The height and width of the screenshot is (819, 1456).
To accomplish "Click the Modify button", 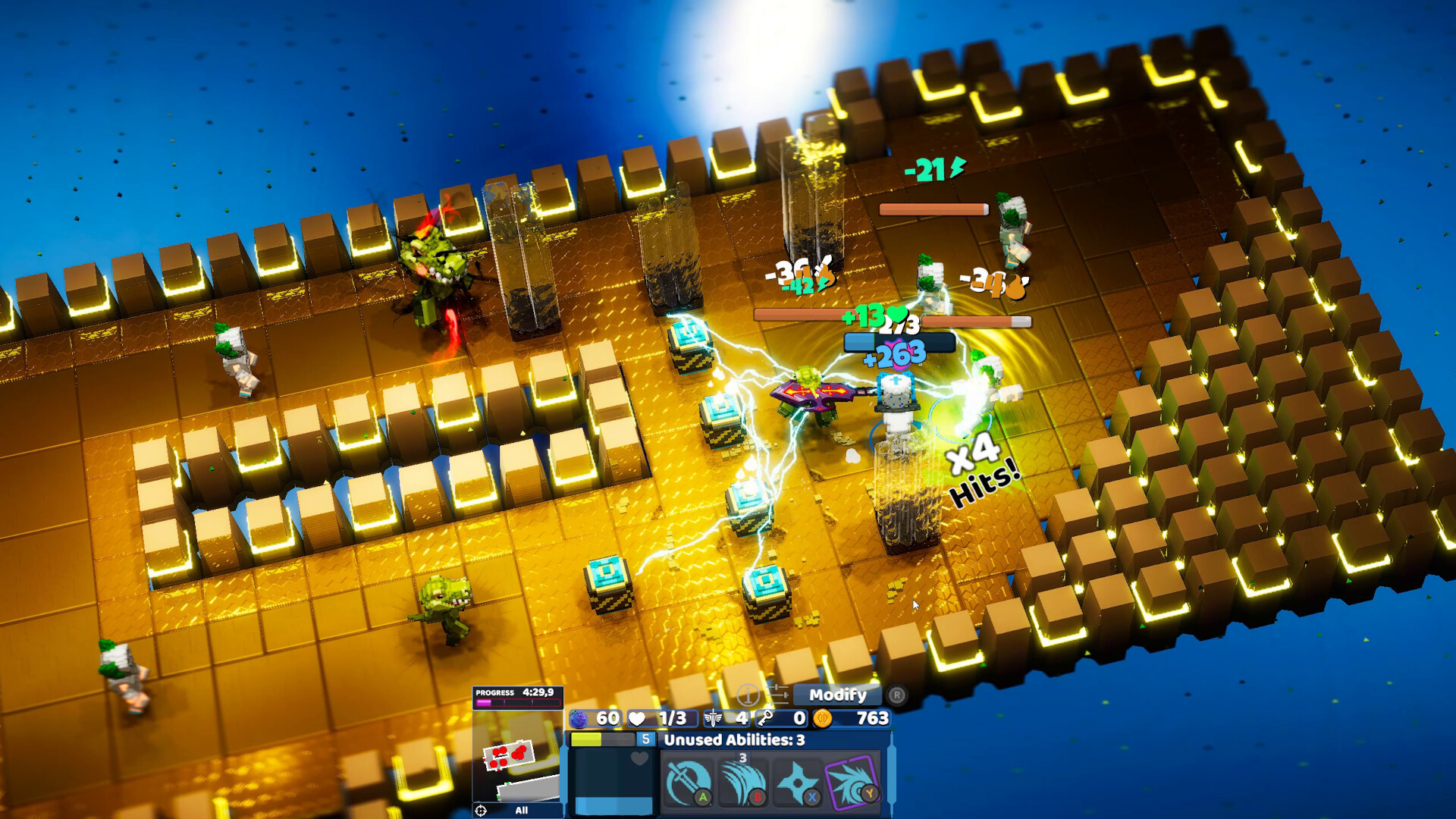I will (839, 695).
